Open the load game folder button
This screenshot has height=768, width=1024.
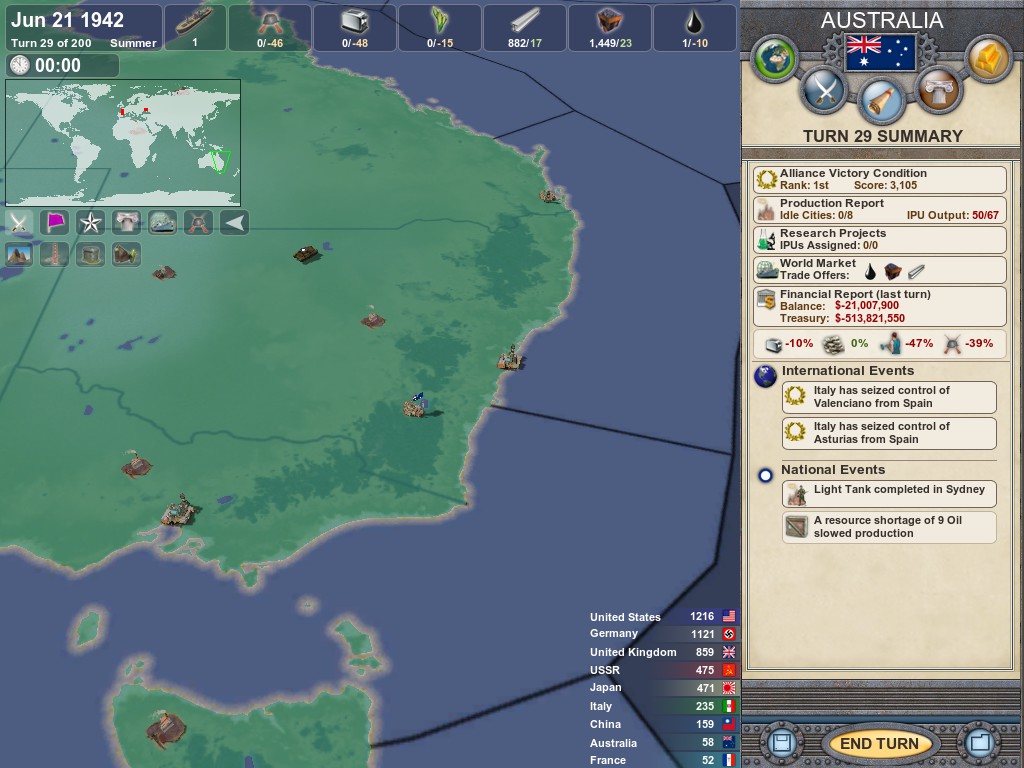[x=977, y=743]
